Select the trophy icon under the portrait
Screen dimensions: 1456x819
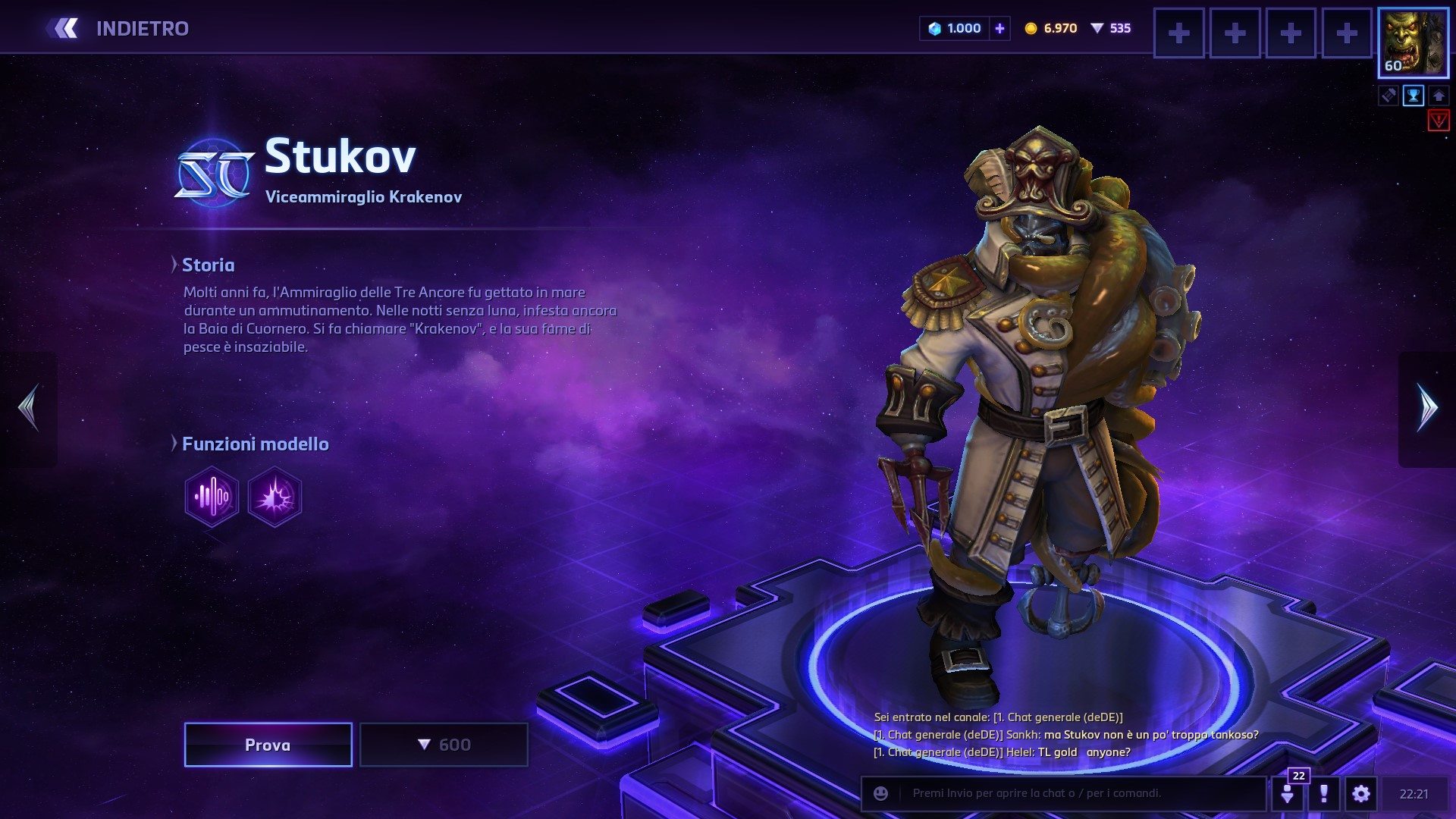click(x=1414, y=96)
